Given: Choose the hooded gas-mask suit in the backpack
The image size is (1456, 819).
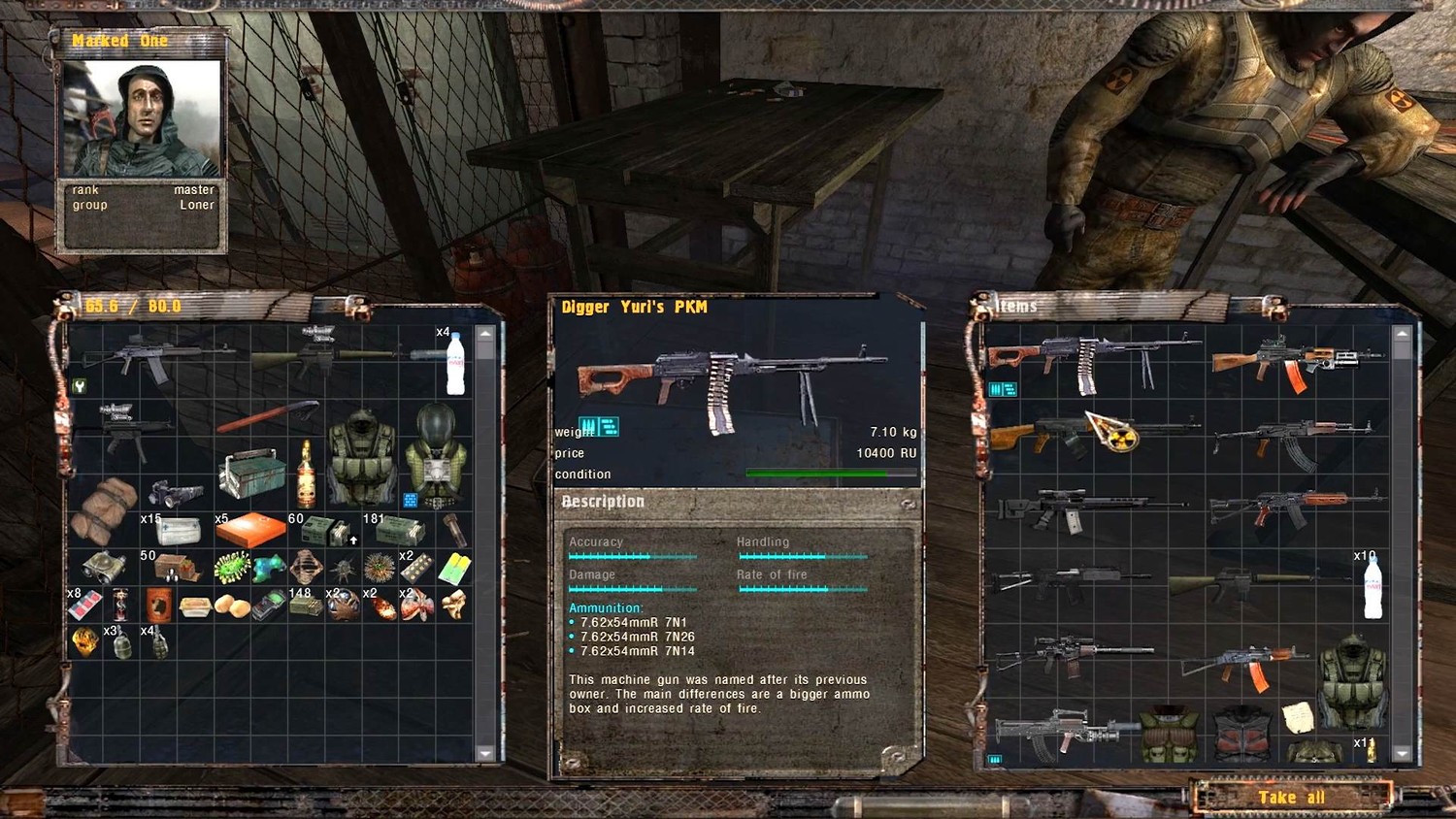Looking at the screenshot, I should pos(435,456).
